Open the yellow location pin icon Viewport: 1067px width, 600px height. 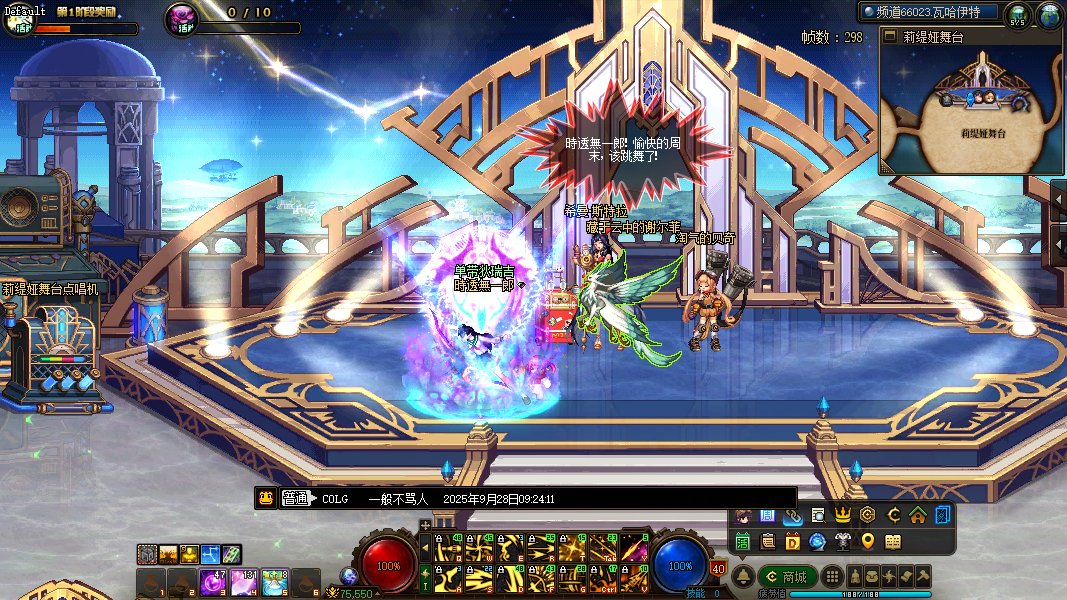867,542
